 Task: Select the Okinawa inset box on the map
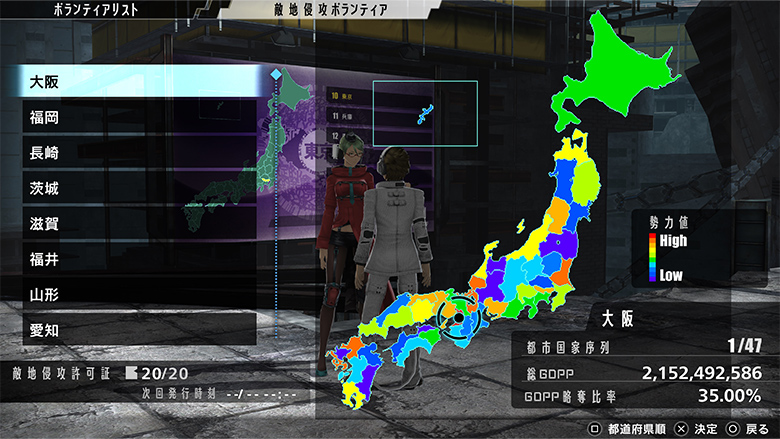(x=425, y=113)
